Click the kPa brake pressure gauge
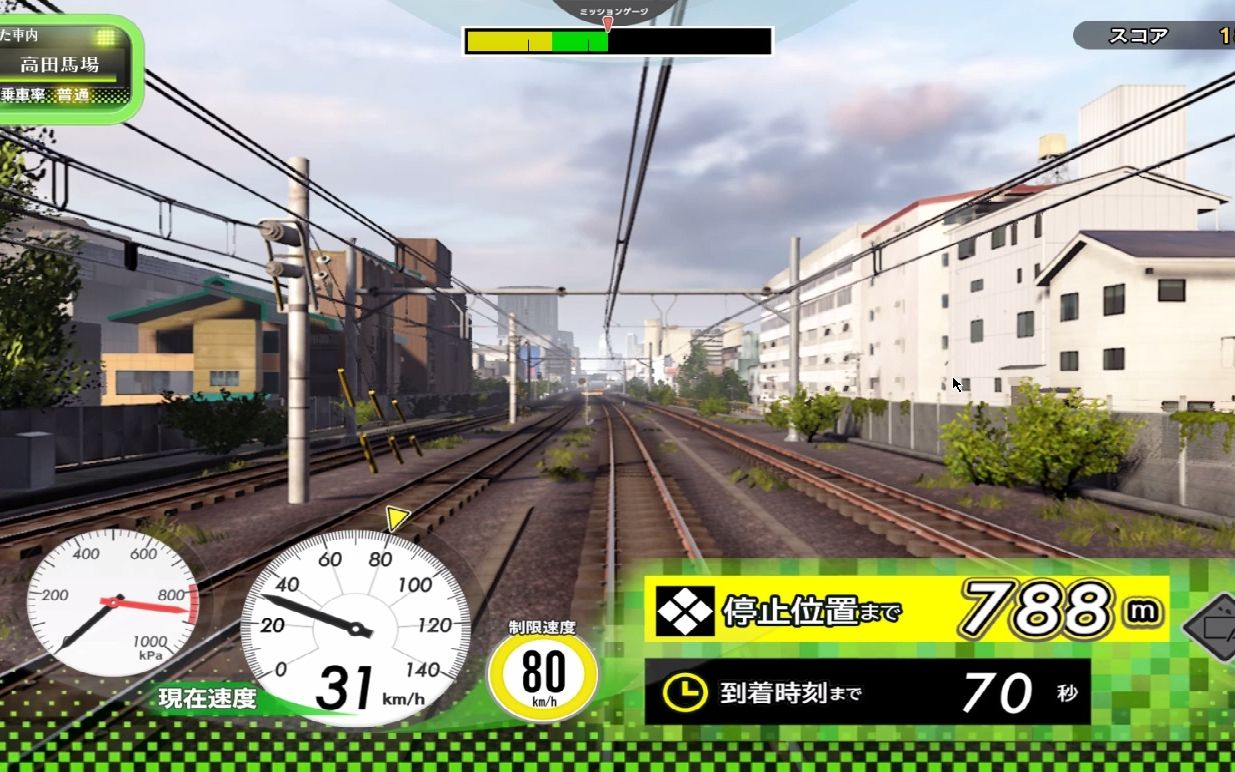 [x=111, y=603]
